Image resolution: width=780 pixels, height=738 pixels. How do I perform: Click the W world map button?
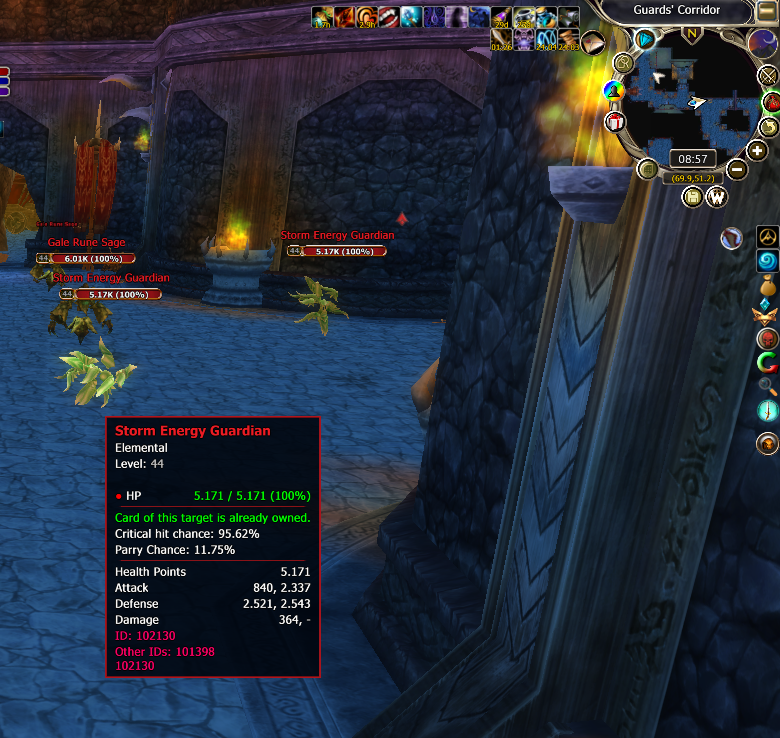(x=716, y=197)
